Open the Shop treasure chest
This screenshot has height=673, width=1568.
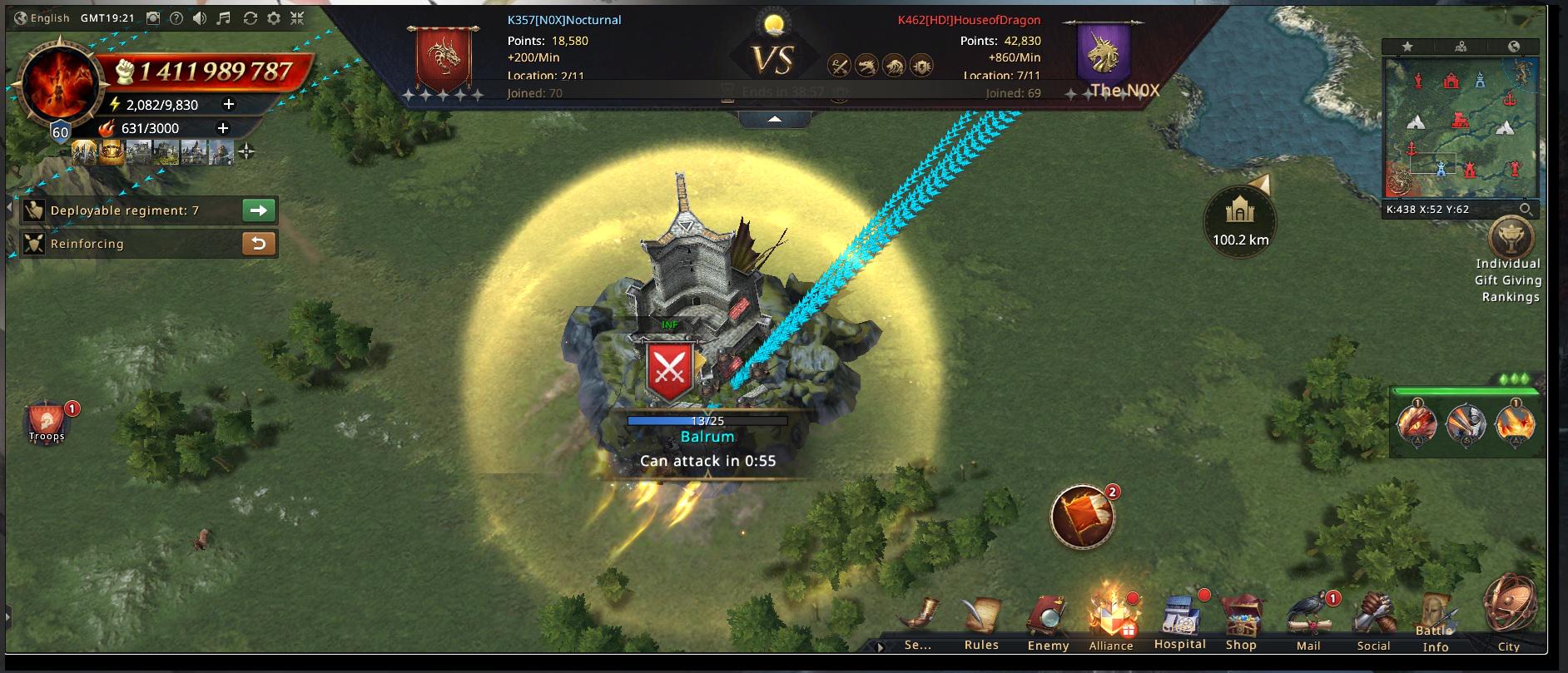point(1240,622)
